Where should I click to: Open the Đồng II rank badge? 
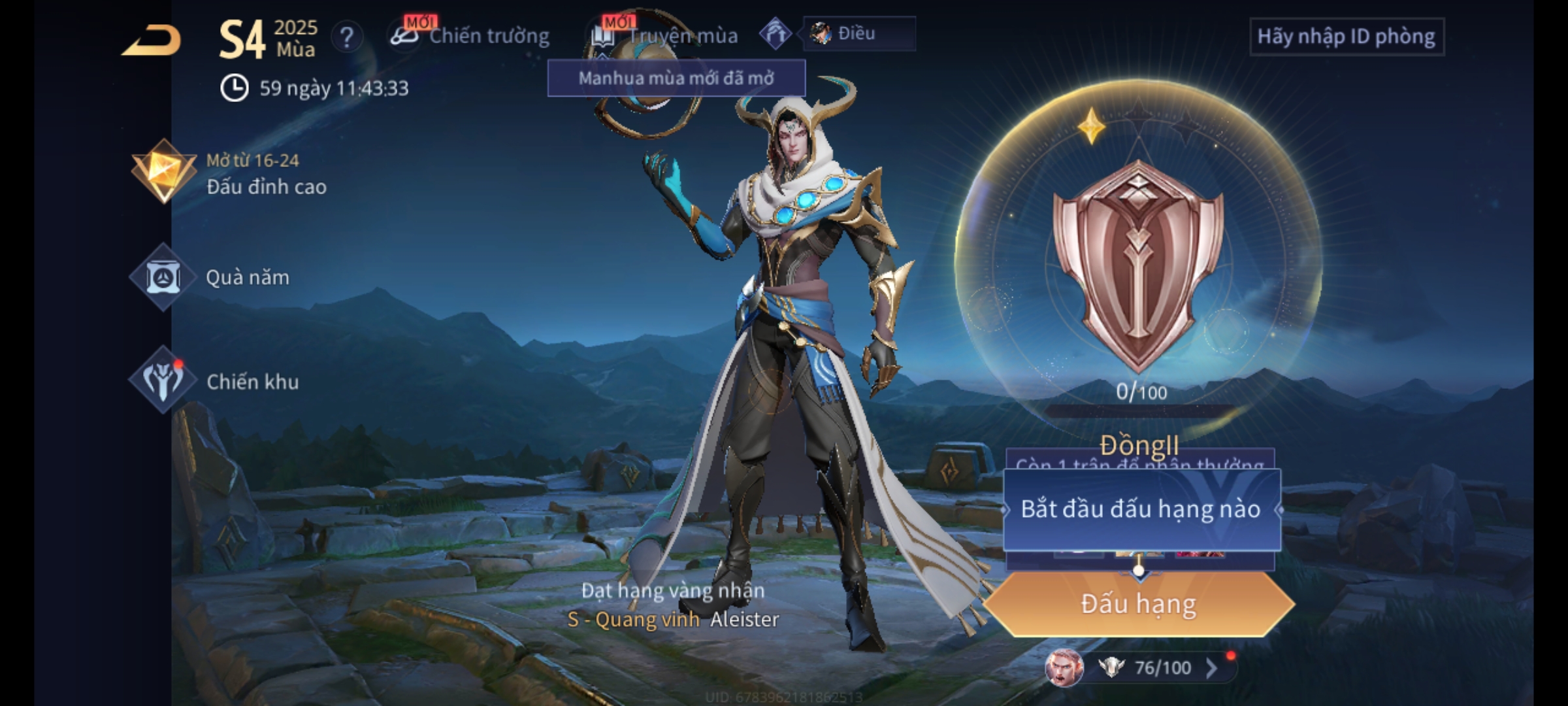pos(1138,268)
